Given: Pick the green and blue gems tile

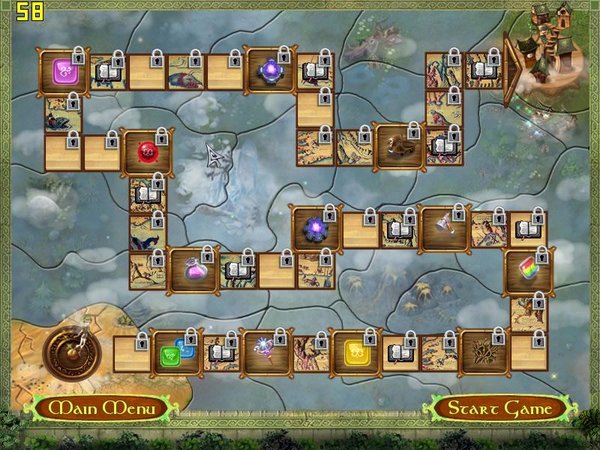Looking at the screenshot, I should (172, 352).
